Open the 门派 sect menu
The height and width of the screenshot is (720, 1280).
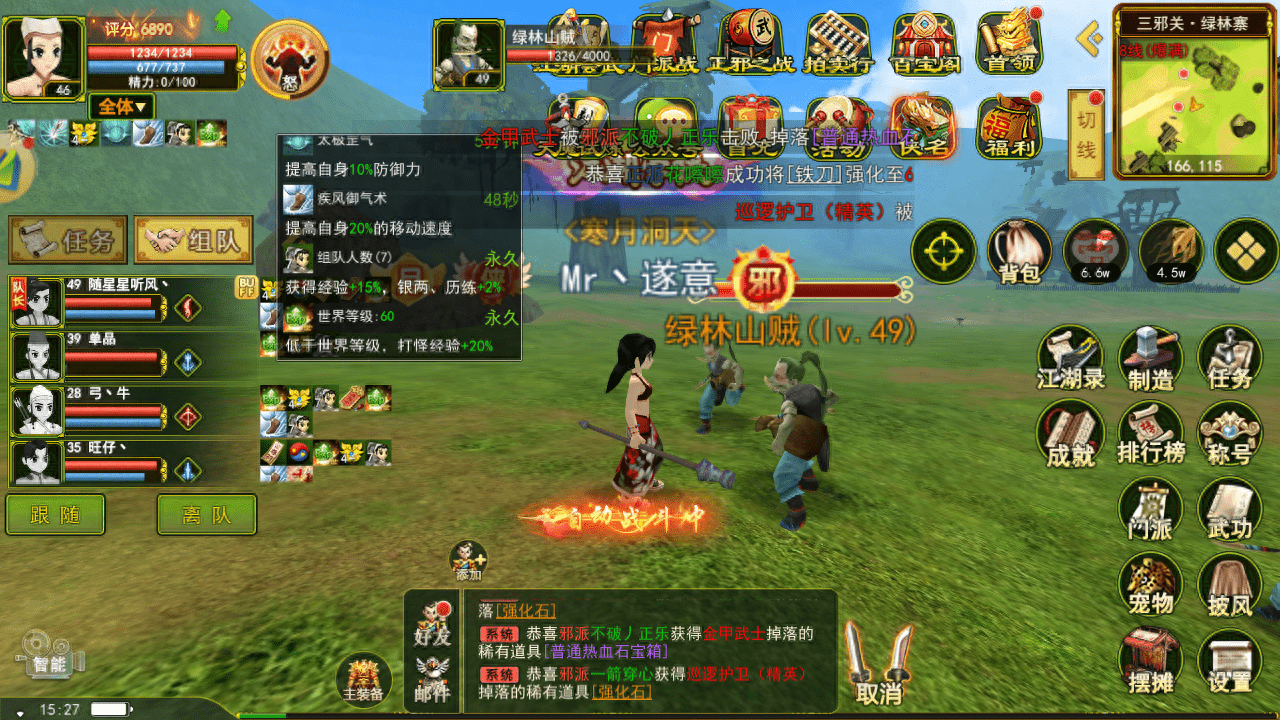coord(1150,510)
